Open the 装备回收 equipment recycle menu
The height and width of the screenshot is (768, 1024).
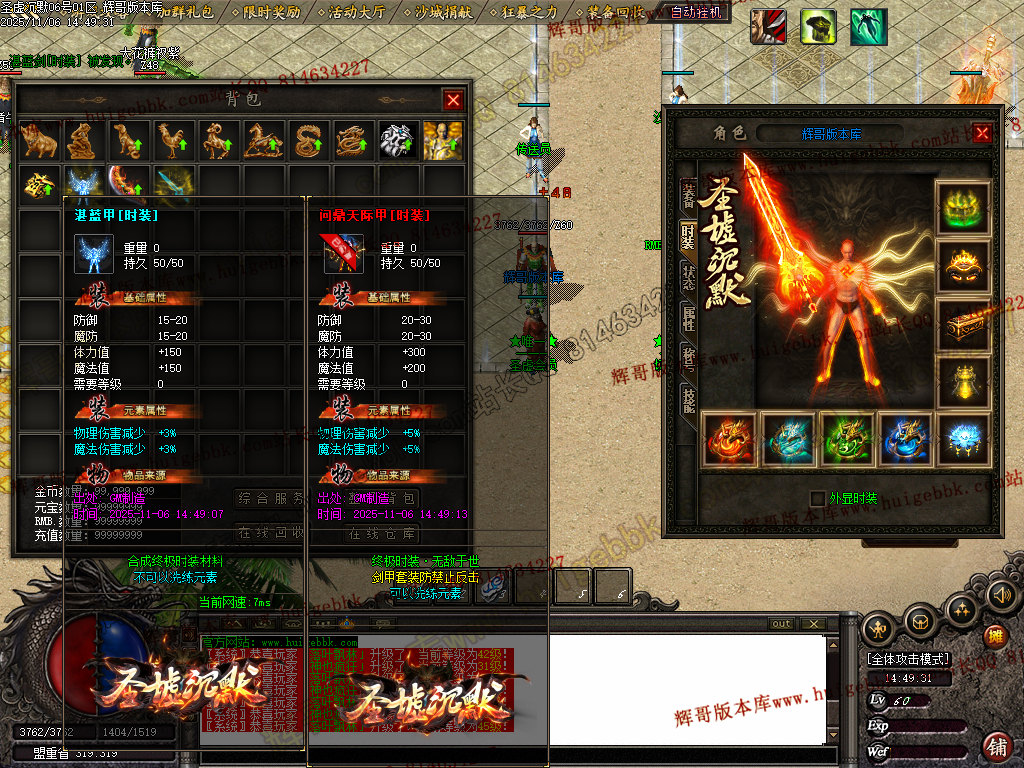tap(615, 12)
